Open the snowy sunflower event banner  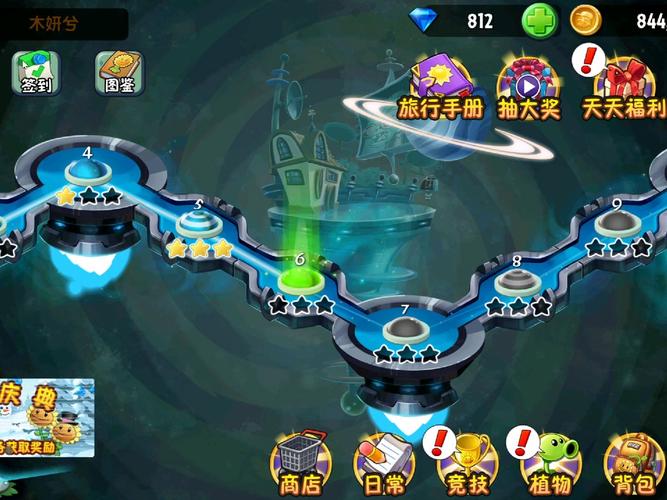(47, 417)
